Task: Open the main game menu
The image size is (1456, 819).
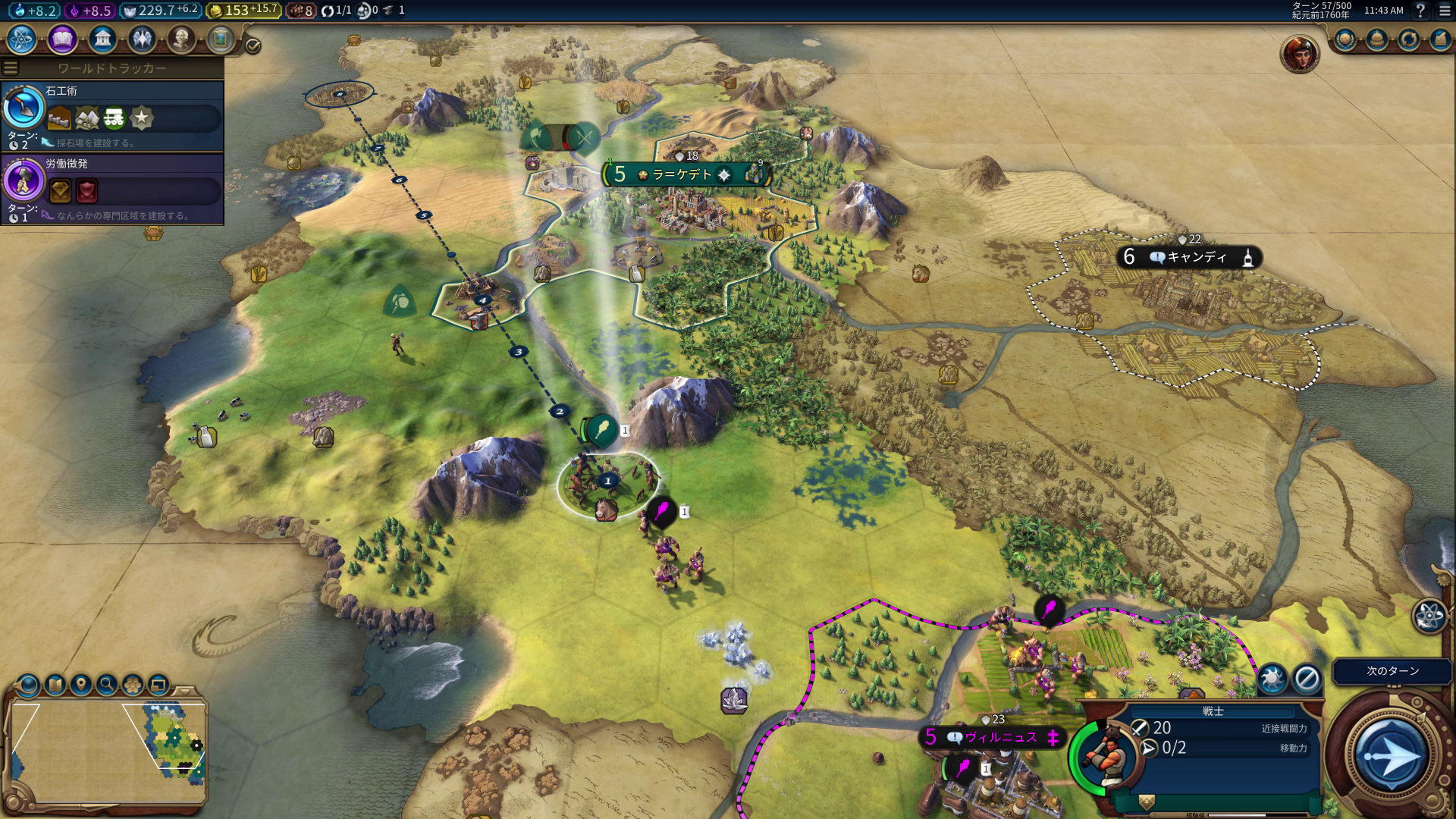Action: pos(1445,11)
